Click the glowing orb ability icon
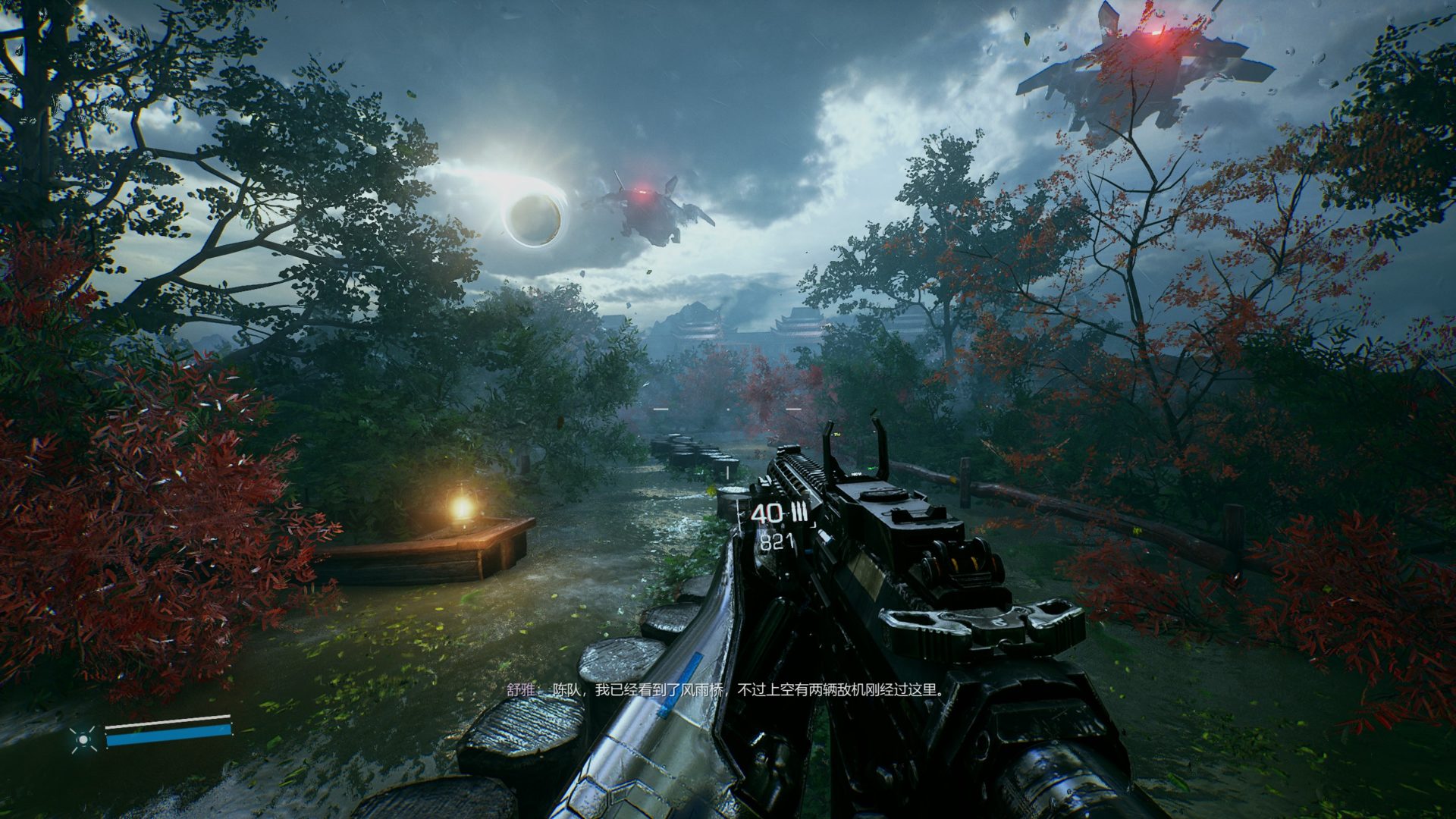The image size is (1456, 819). point(82,738)
